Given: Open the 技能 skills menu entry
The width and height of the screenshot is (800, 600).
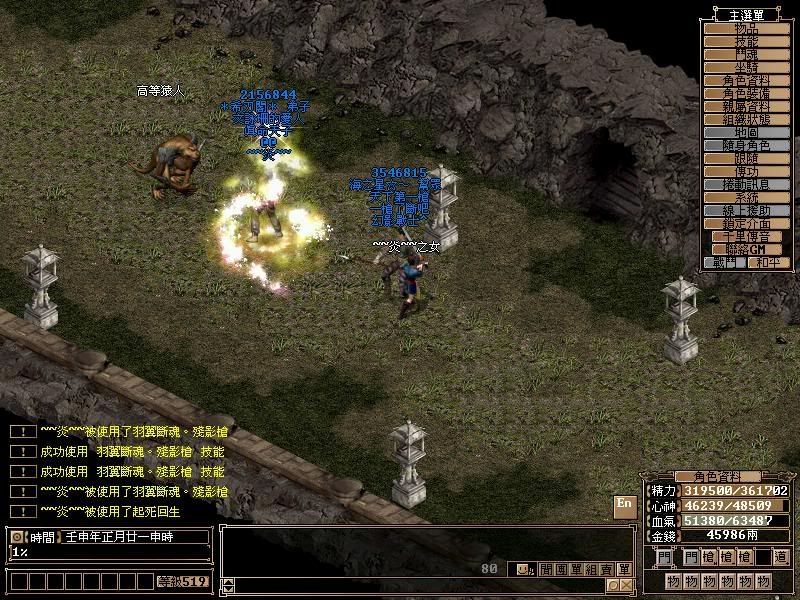Looking at the screenshot, I should (747, 41).
